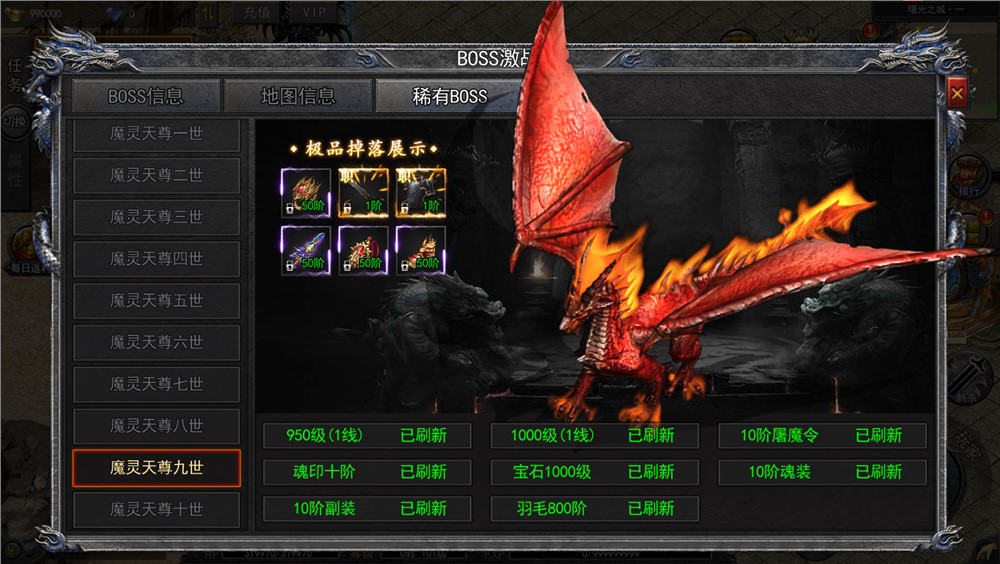Select the 魔灵天尊七世 boss entry
This screenshot has width=1000, height=564.
[x=156, y=385]
